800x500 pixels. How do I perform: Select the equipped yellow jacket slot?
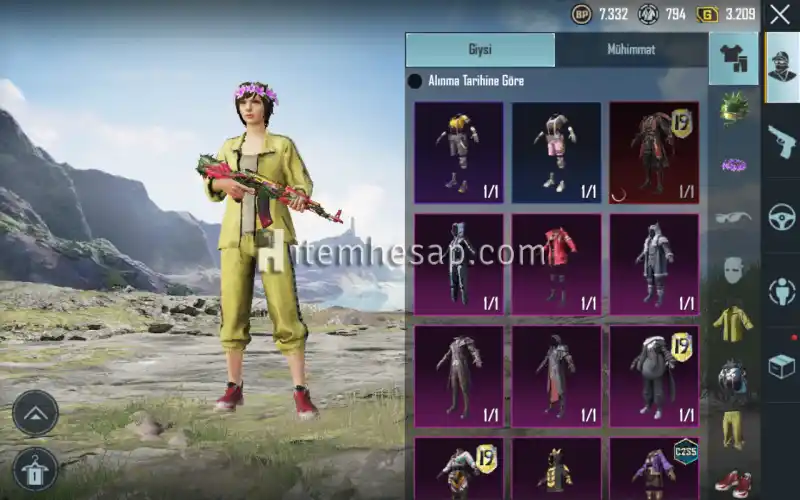733,323
